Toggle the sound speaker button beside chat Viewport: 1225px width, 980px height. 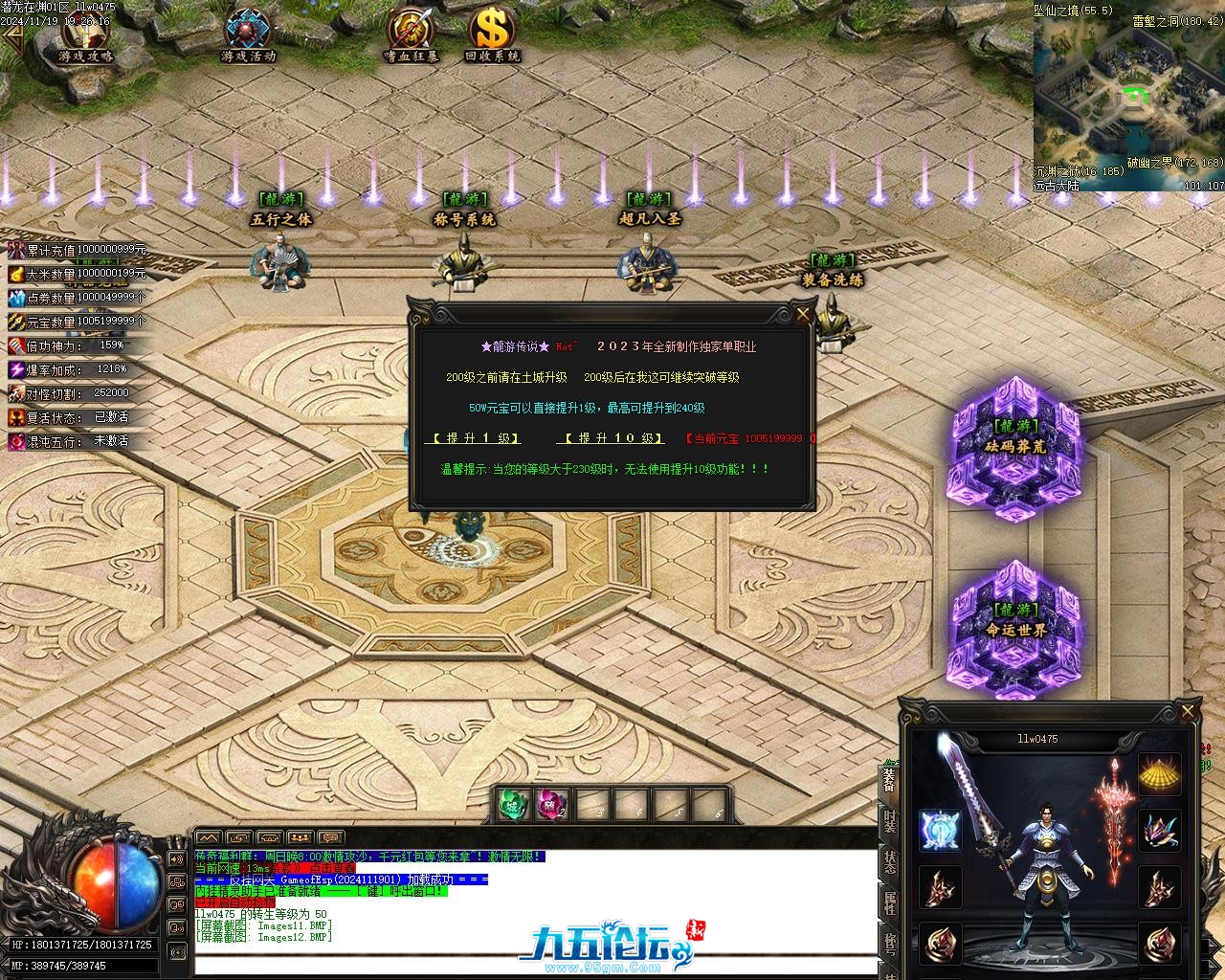pos(178,858)
